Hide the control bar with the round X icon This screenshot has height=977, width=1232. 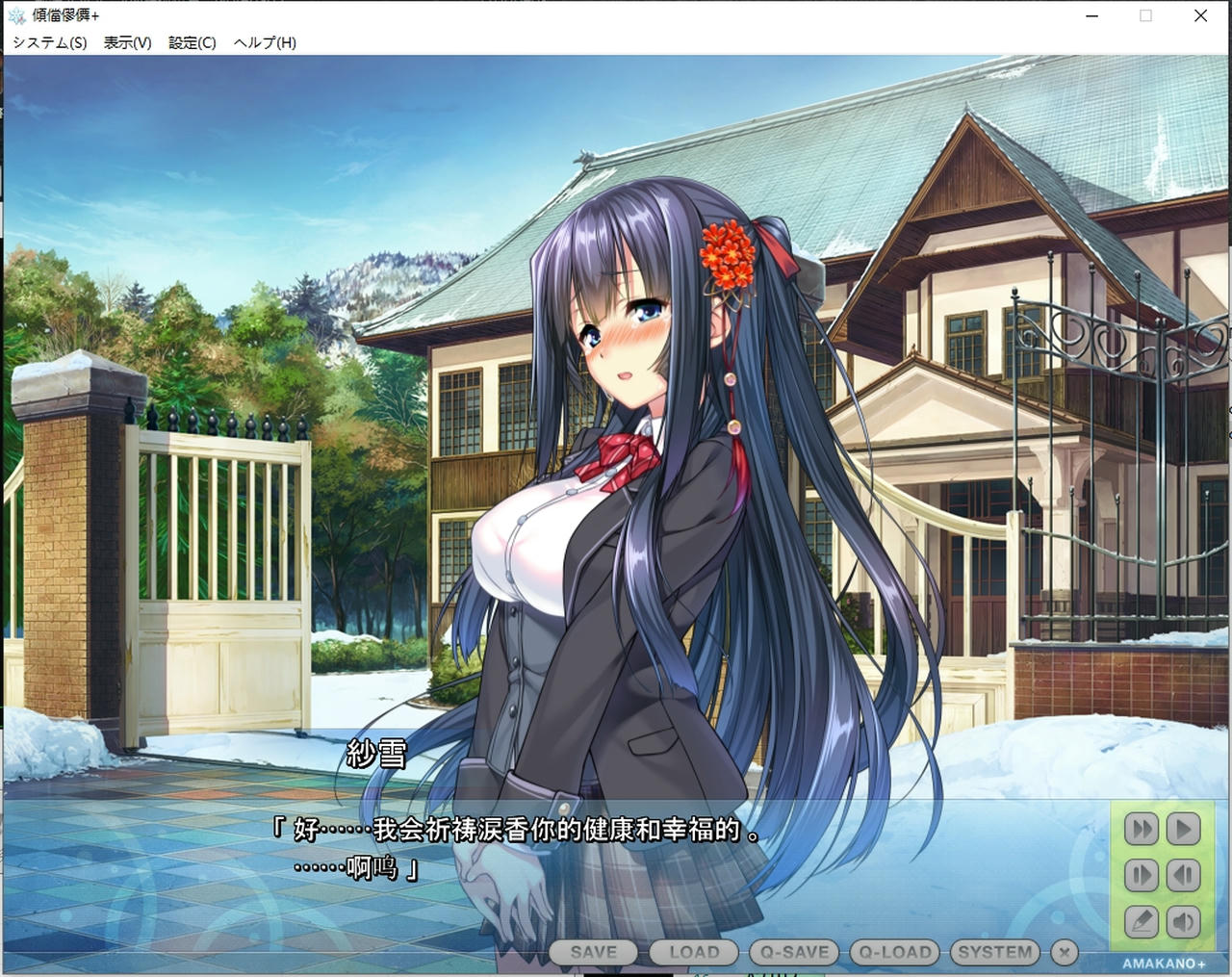coord(1064,952)
